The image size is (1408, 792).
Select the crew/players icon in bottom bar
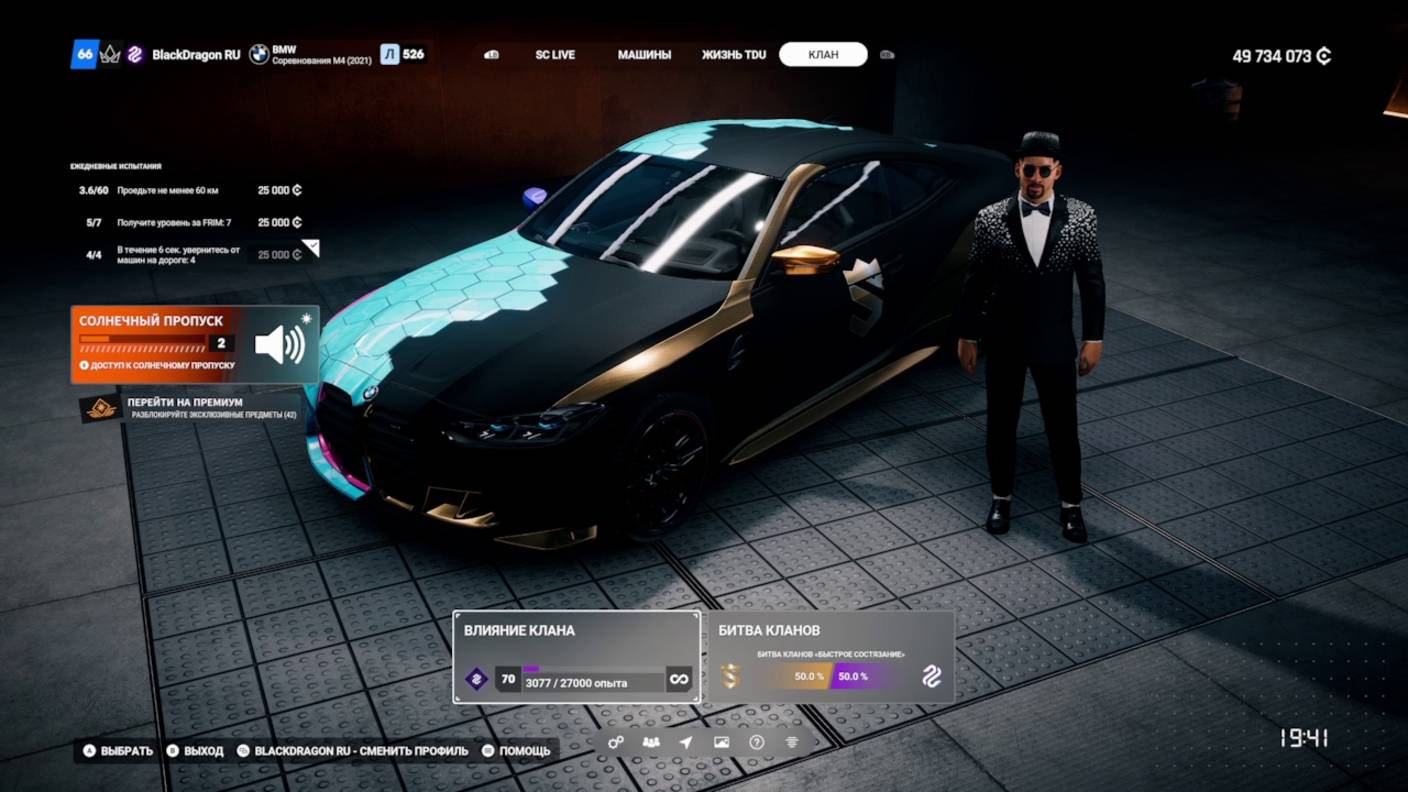pos(651,742)
